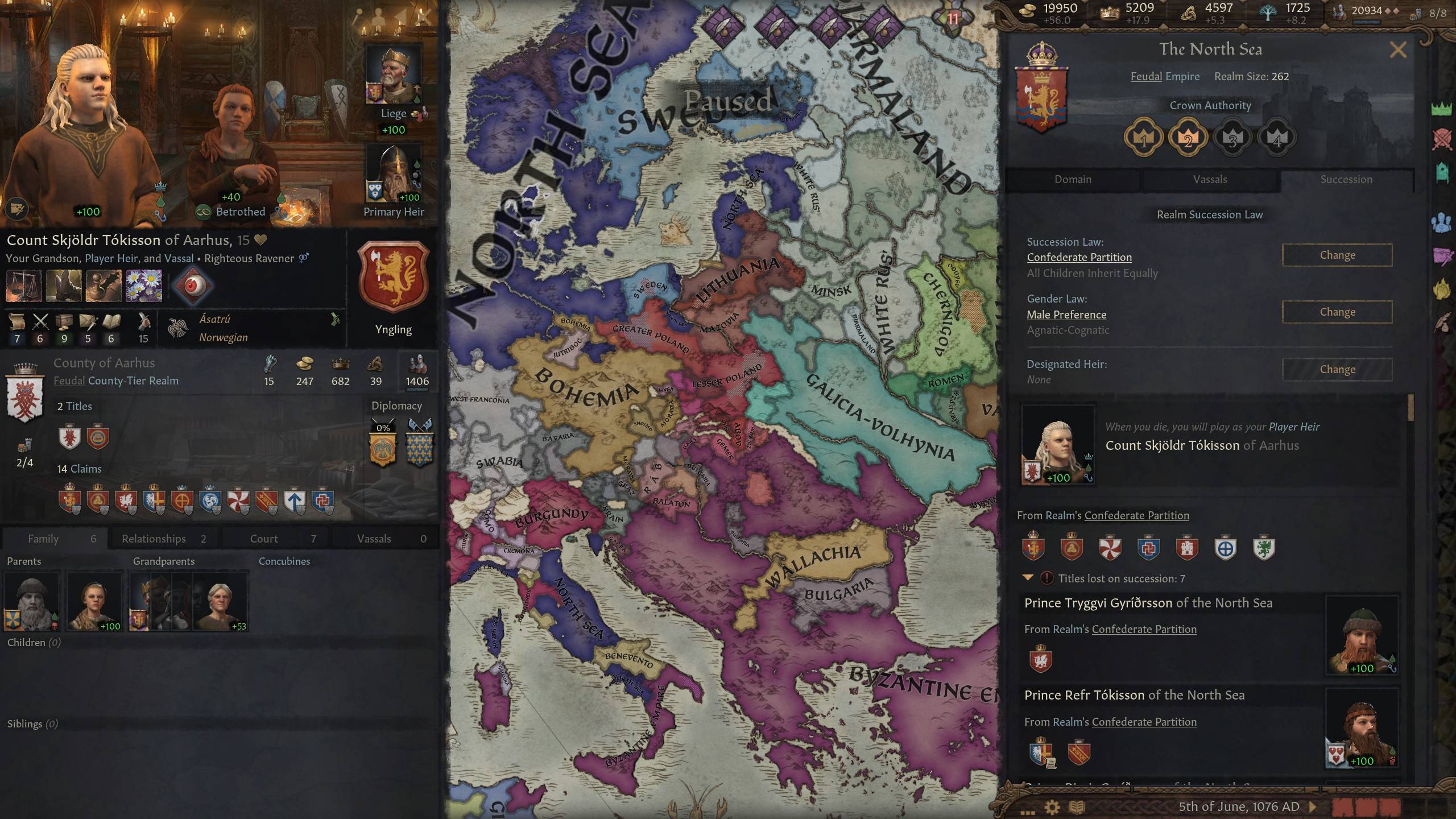Click the Stewardship coin-chest skill icon
This screenshot has width=1456, height=819.
pos(64,322)
